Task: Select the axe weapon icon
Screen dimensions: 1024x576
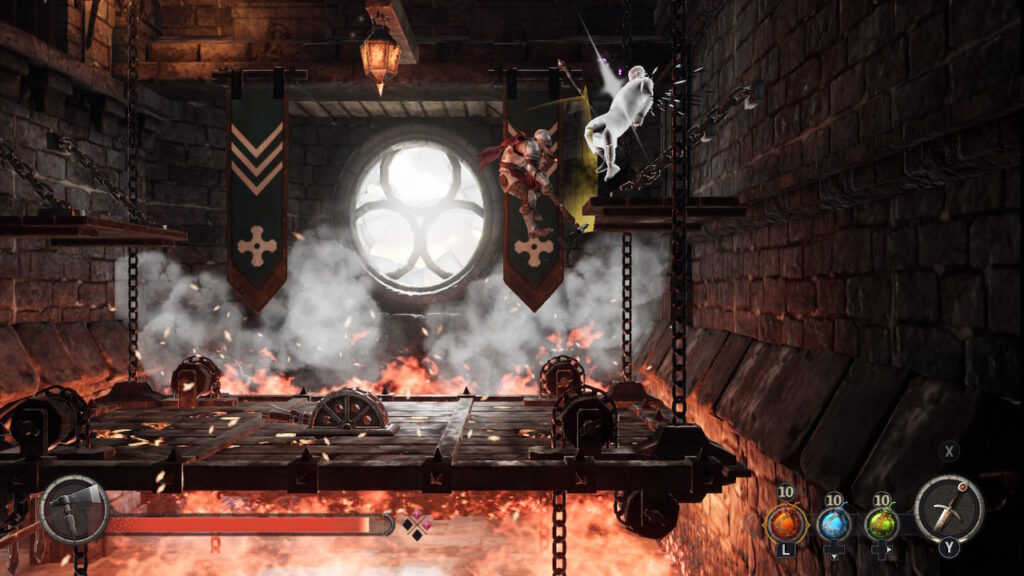Action: coord(75,509)
